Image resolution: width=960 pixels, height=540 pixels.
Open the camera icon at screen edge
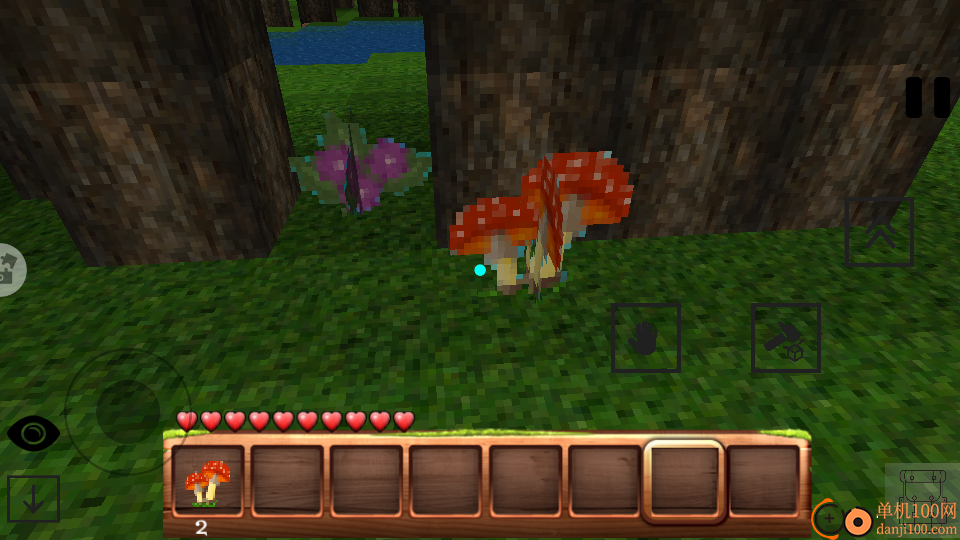pyautogui.click(x=10, y=269)
